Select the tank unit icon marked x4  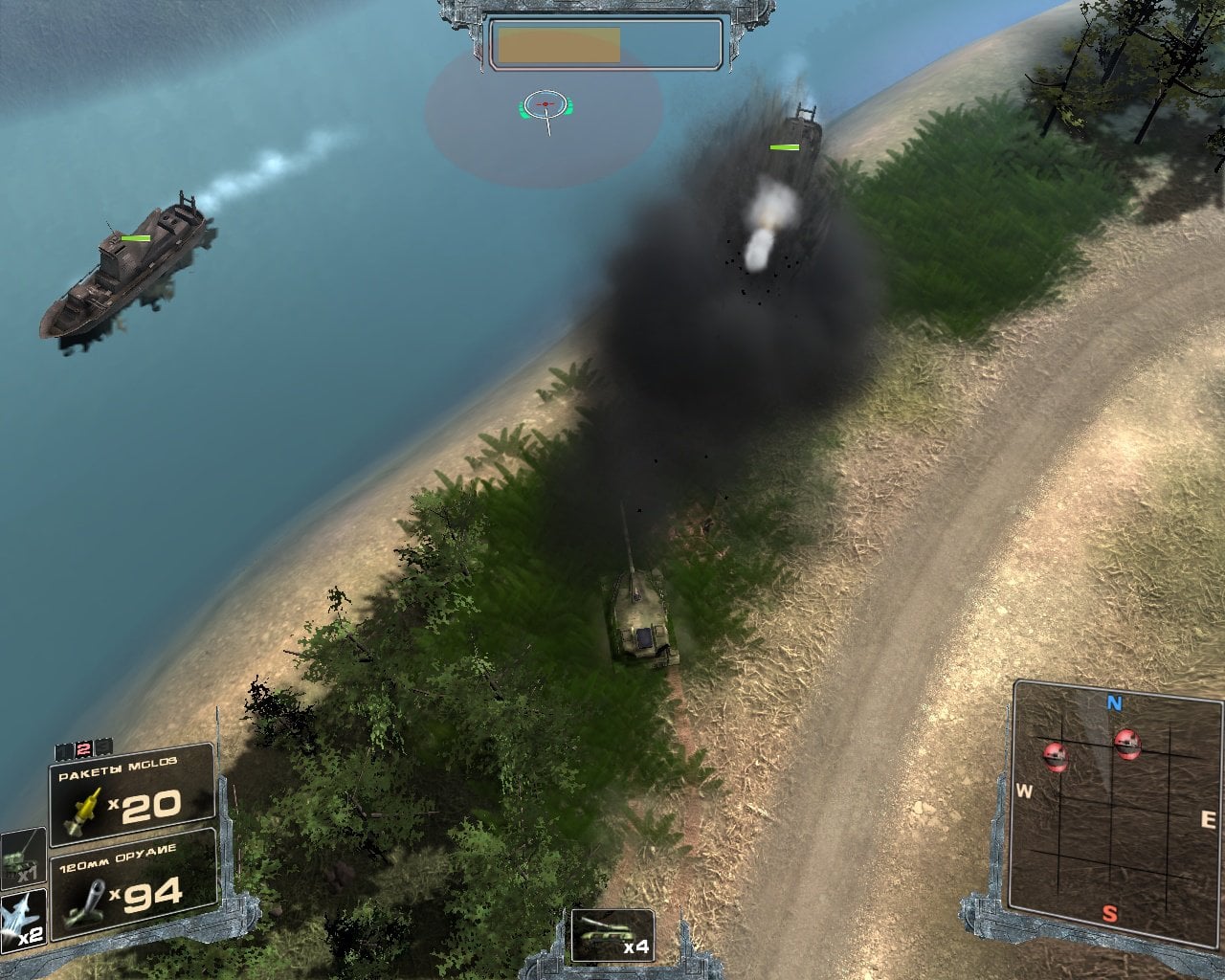pyautogui.click(x=612, y=935)
